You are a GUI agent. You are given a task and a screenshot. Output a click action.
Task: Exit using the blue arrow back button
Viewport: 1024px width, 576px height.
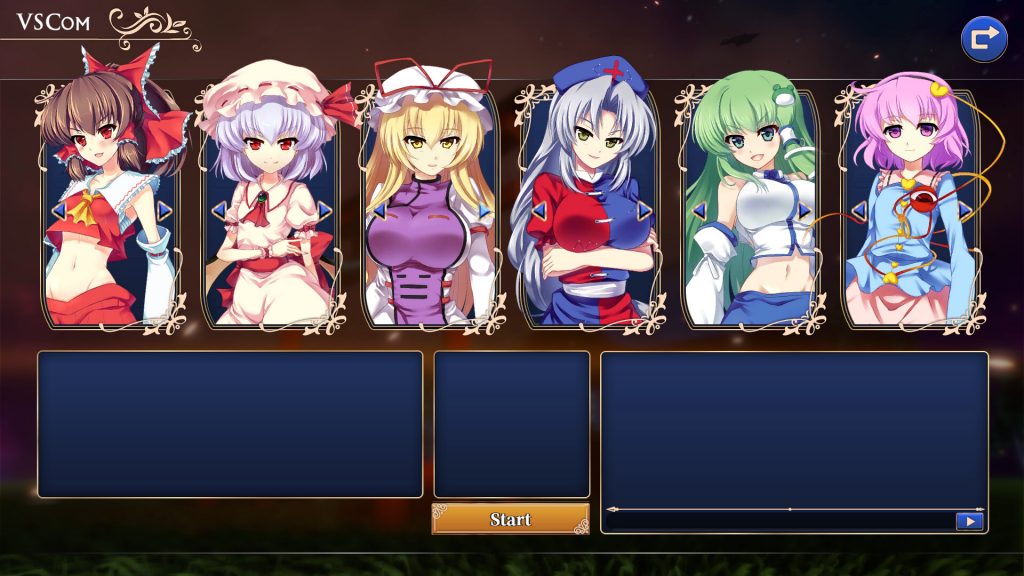(x=983, y=40)
